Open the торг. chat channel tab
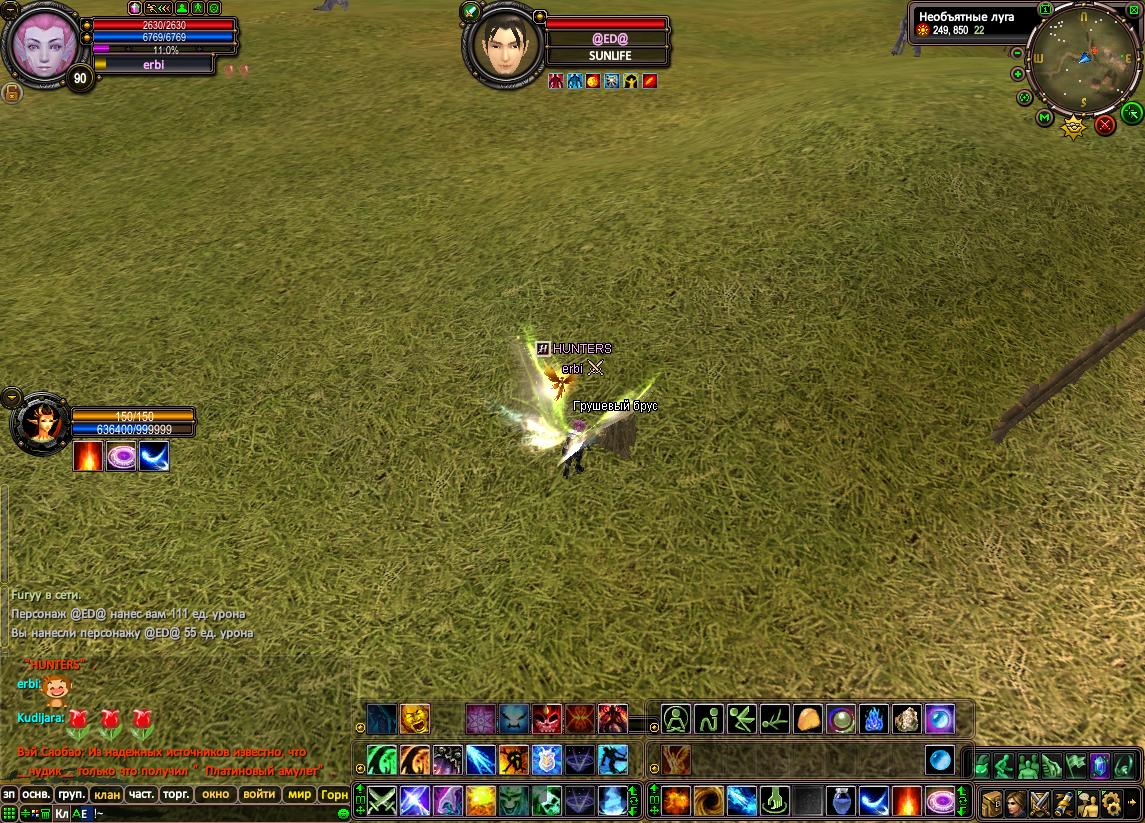 coord(176,795)
